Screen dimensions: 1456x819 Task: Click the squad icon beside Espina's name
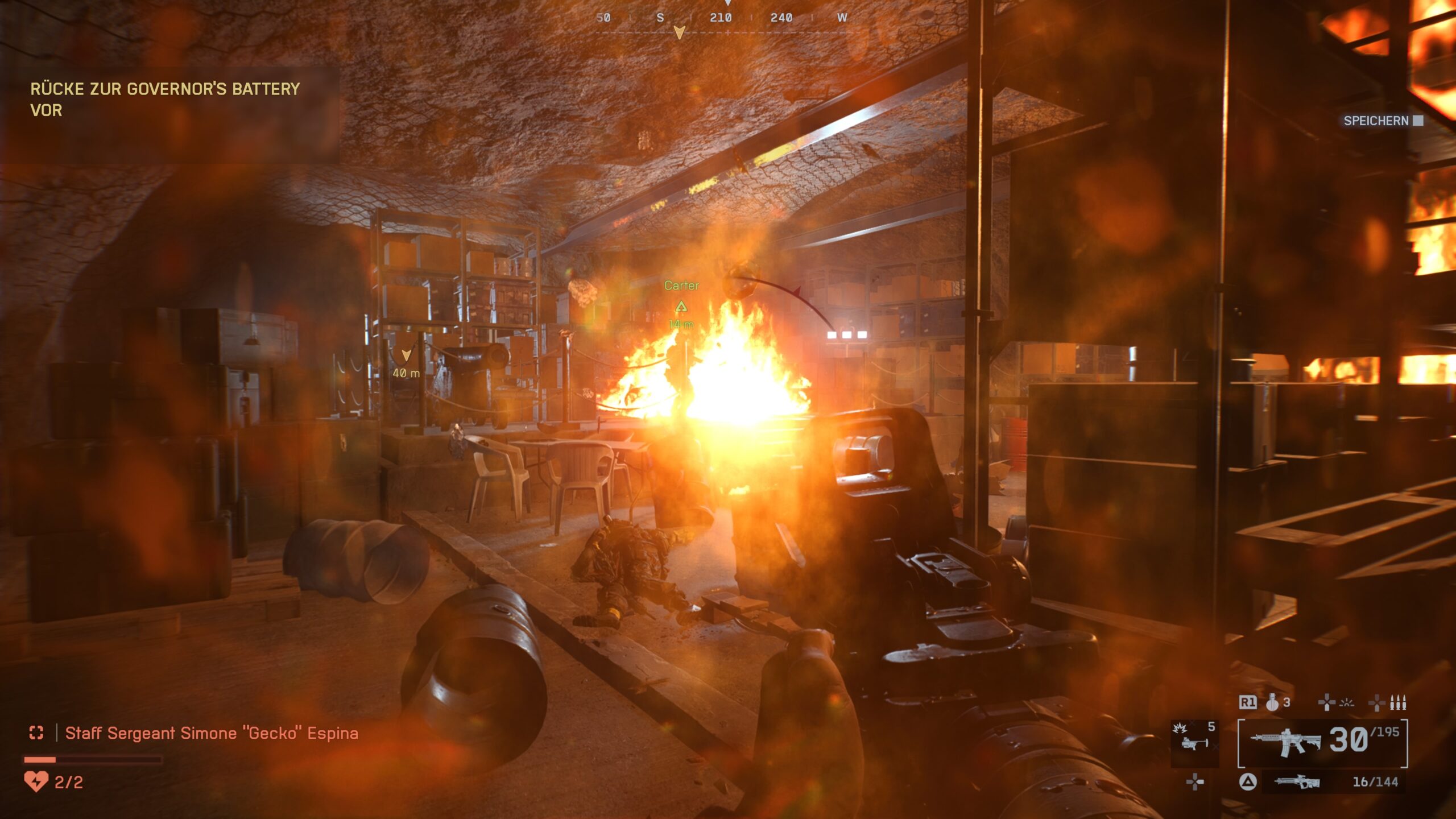coord(36,733)
